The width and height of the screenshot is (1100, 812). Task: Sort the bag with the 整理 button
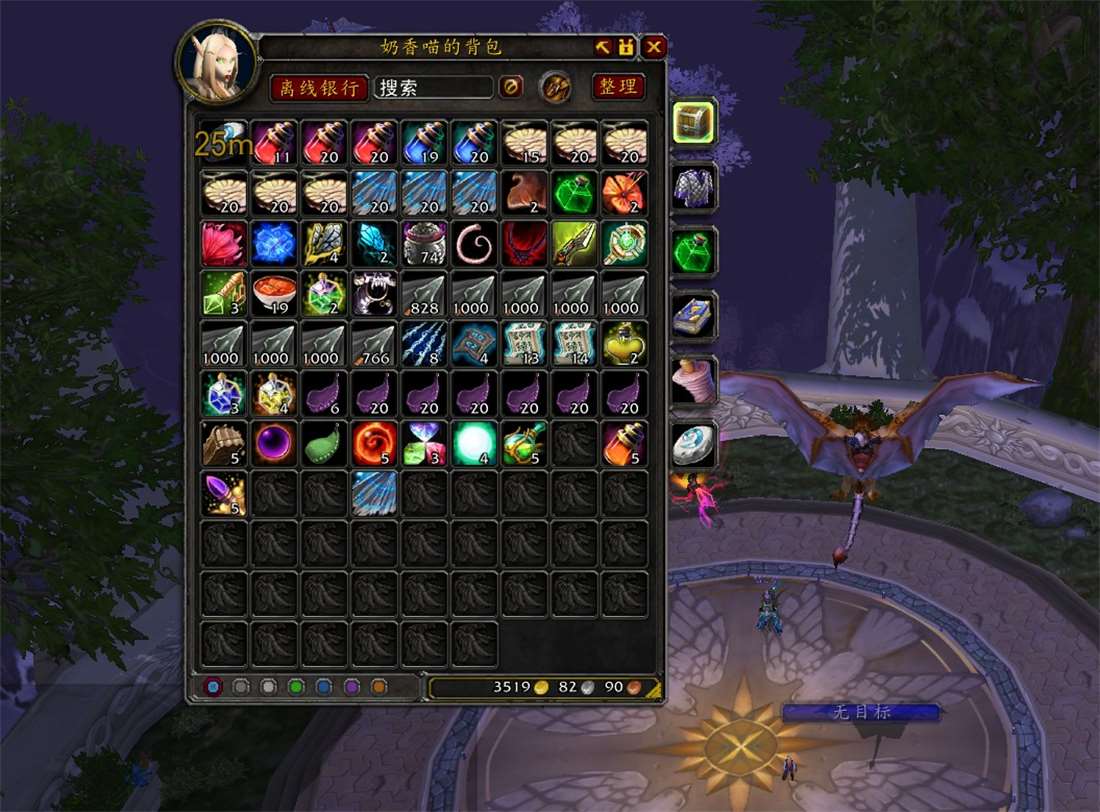pyautogui.click(x=618, y=87)
